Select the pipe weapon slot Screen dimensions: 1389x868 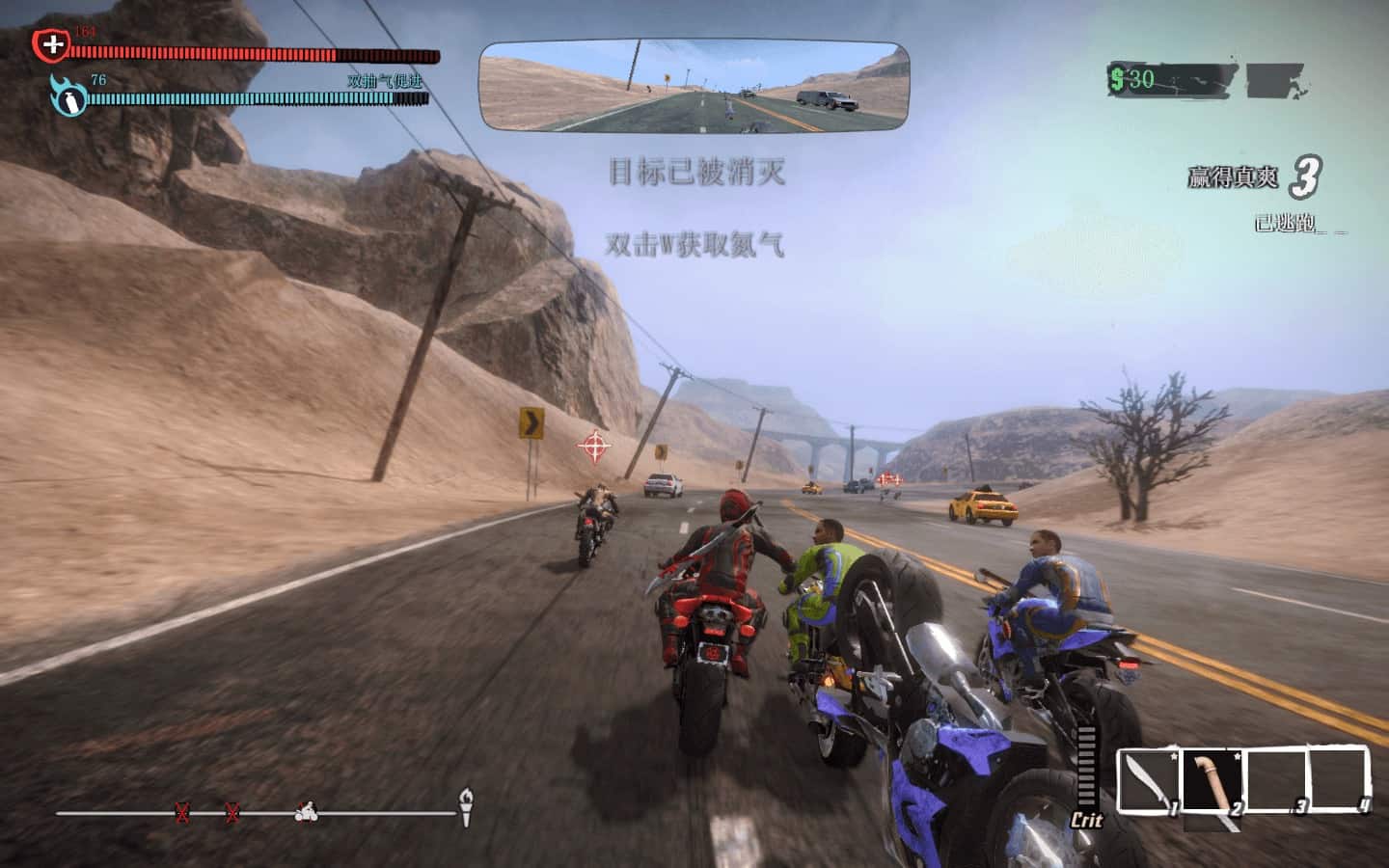(1212, 781)
